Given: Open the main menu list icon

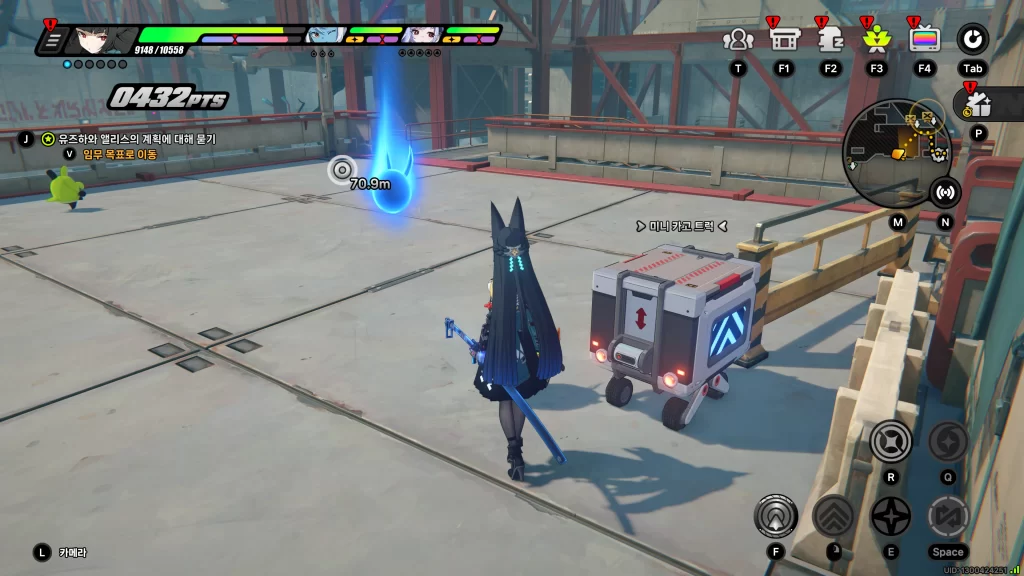Looking at the screenshot, I should click(53, 41).
